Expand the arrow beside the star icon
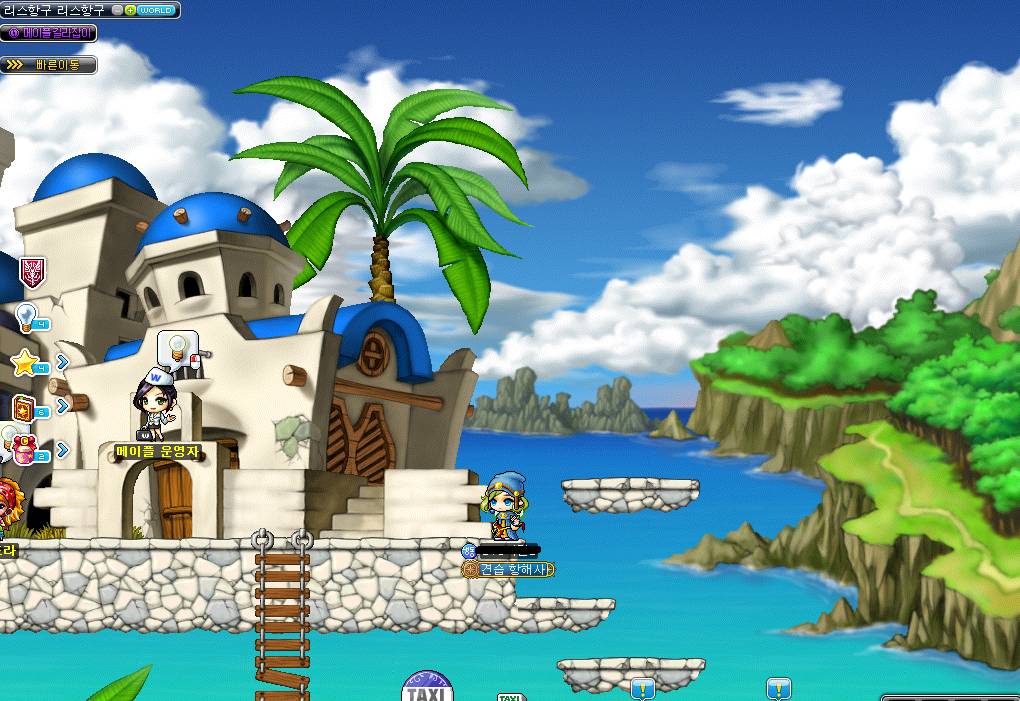The image size is (1020, 701). coord(62,362)
